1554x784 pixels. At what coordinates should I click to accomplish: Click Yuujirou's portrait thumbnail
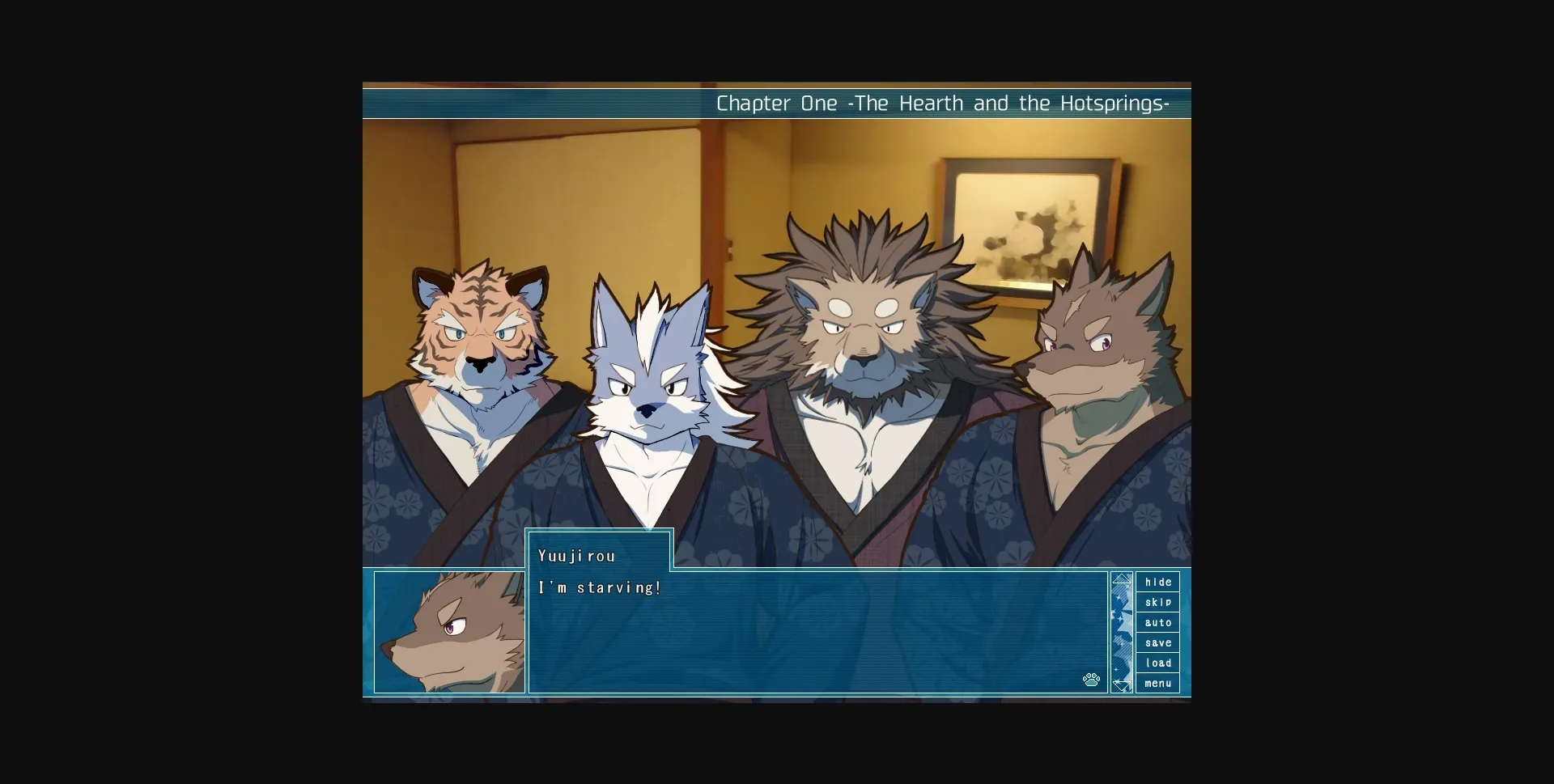click(x=451, y=632)
